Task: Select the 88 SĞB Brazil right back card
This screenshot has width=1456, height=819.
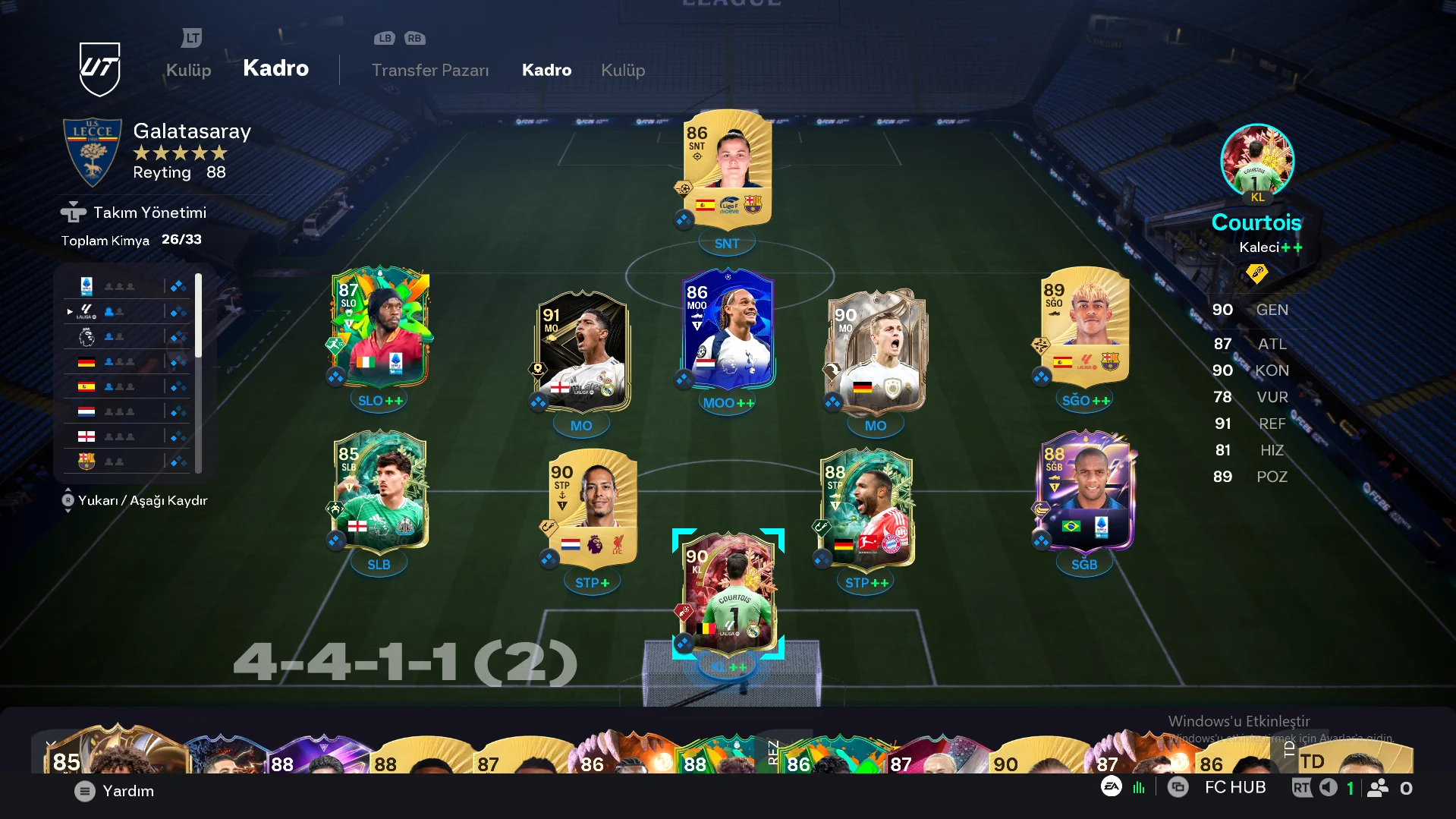Action: click(1085, 490)
